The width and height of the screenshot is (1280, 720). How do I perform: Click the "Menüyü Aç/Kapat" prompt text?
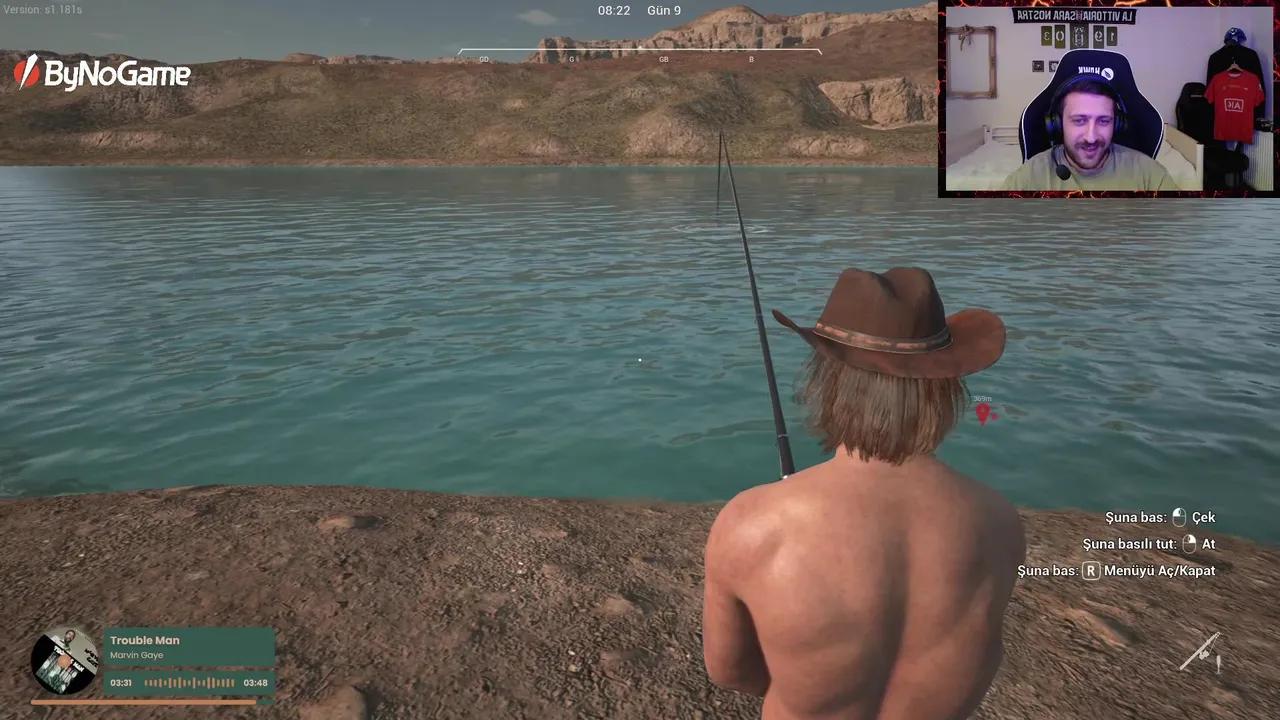pyautogui.click(x=1158, y=570)
